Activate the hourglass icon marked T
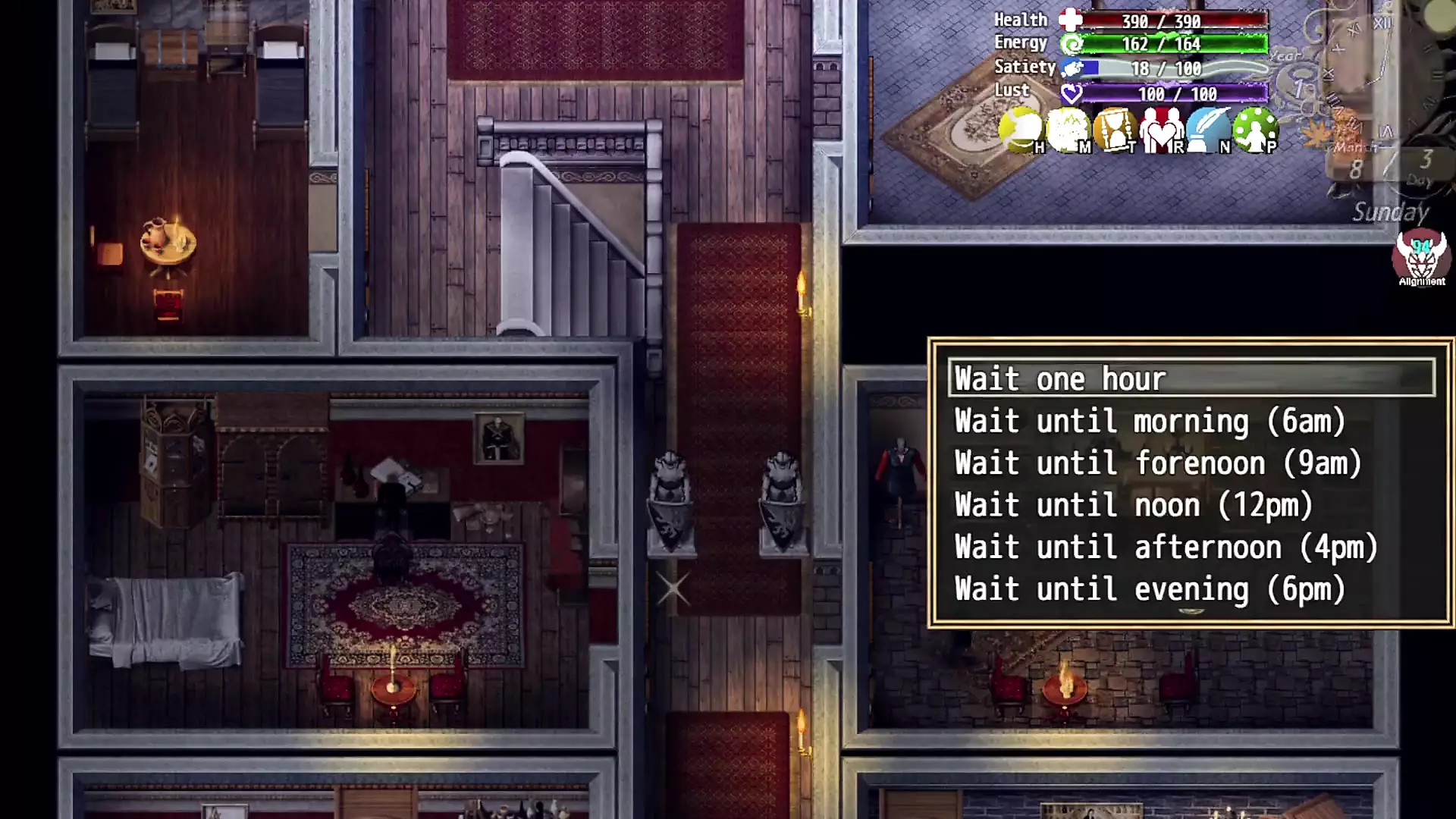 (x=1115, y=130)
